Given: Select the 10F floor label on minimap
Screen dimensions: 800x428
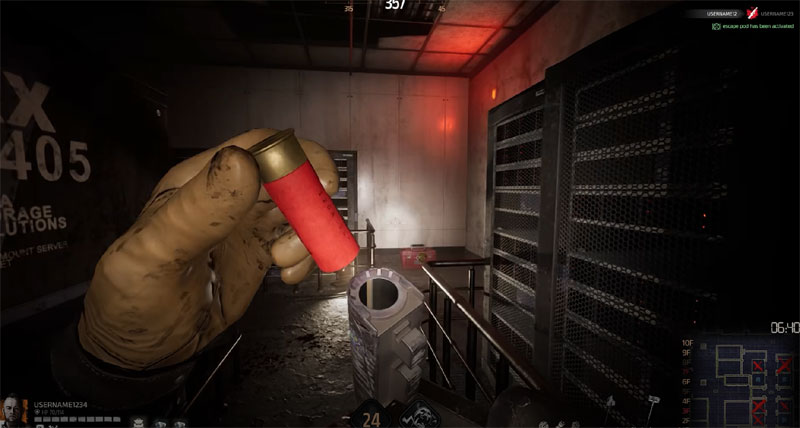Looking at the screenshot, I should (x=687, y=343).
